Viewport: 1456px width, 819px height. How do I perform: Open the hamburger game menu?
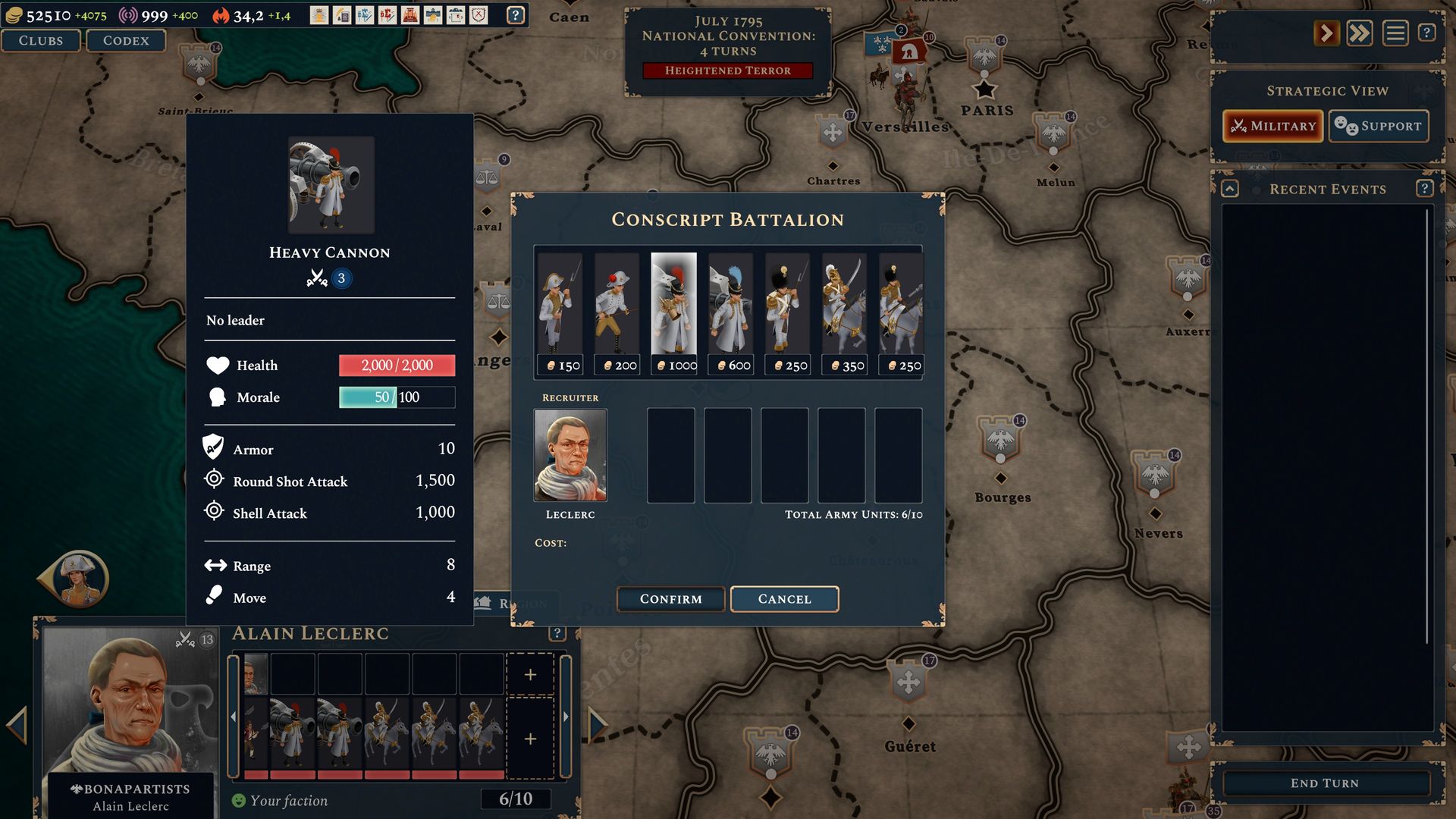click(x=1395, y=33)
